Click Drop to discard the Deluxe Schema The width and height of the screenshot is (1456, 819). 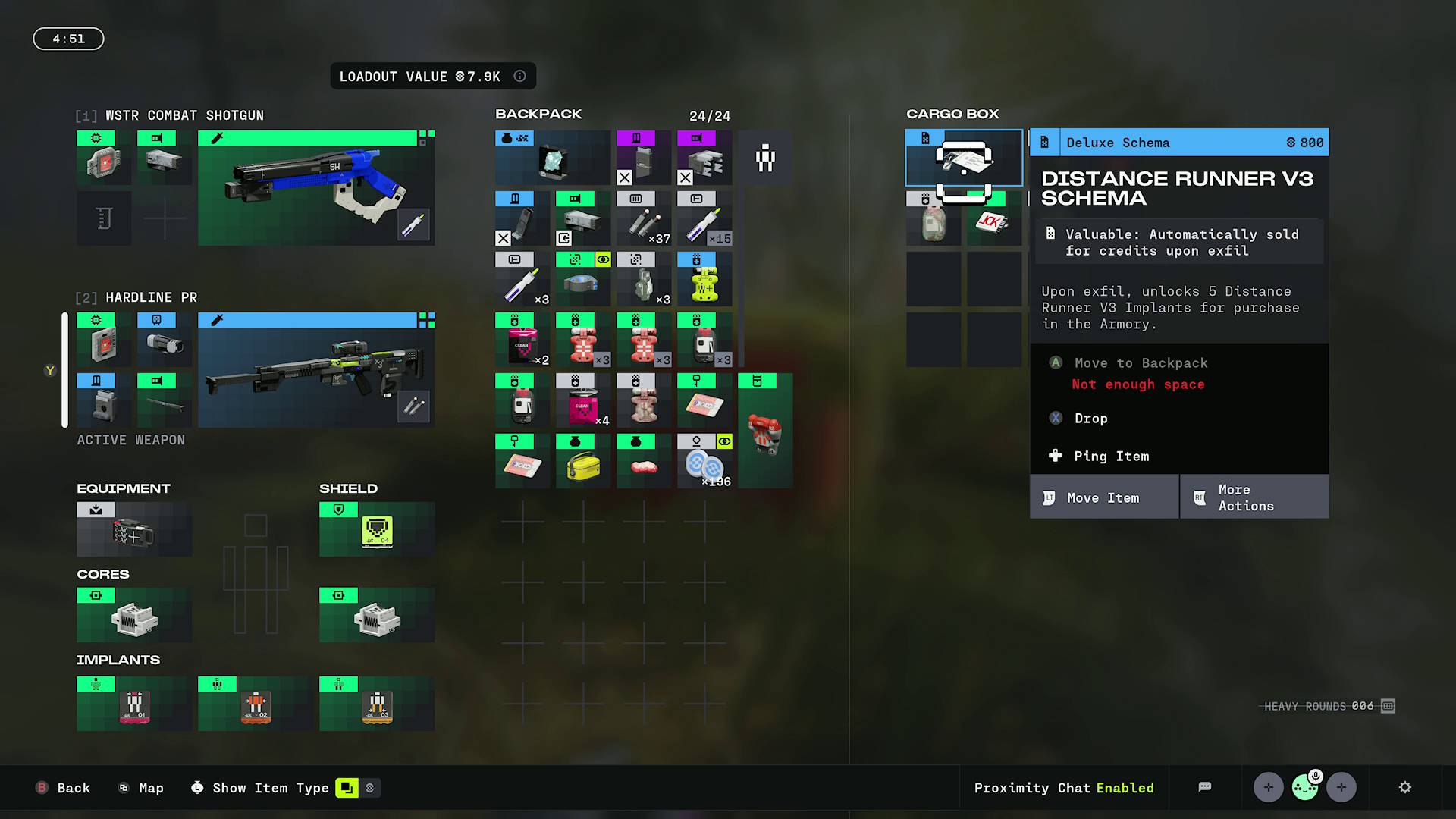(x=1090, y=418)
